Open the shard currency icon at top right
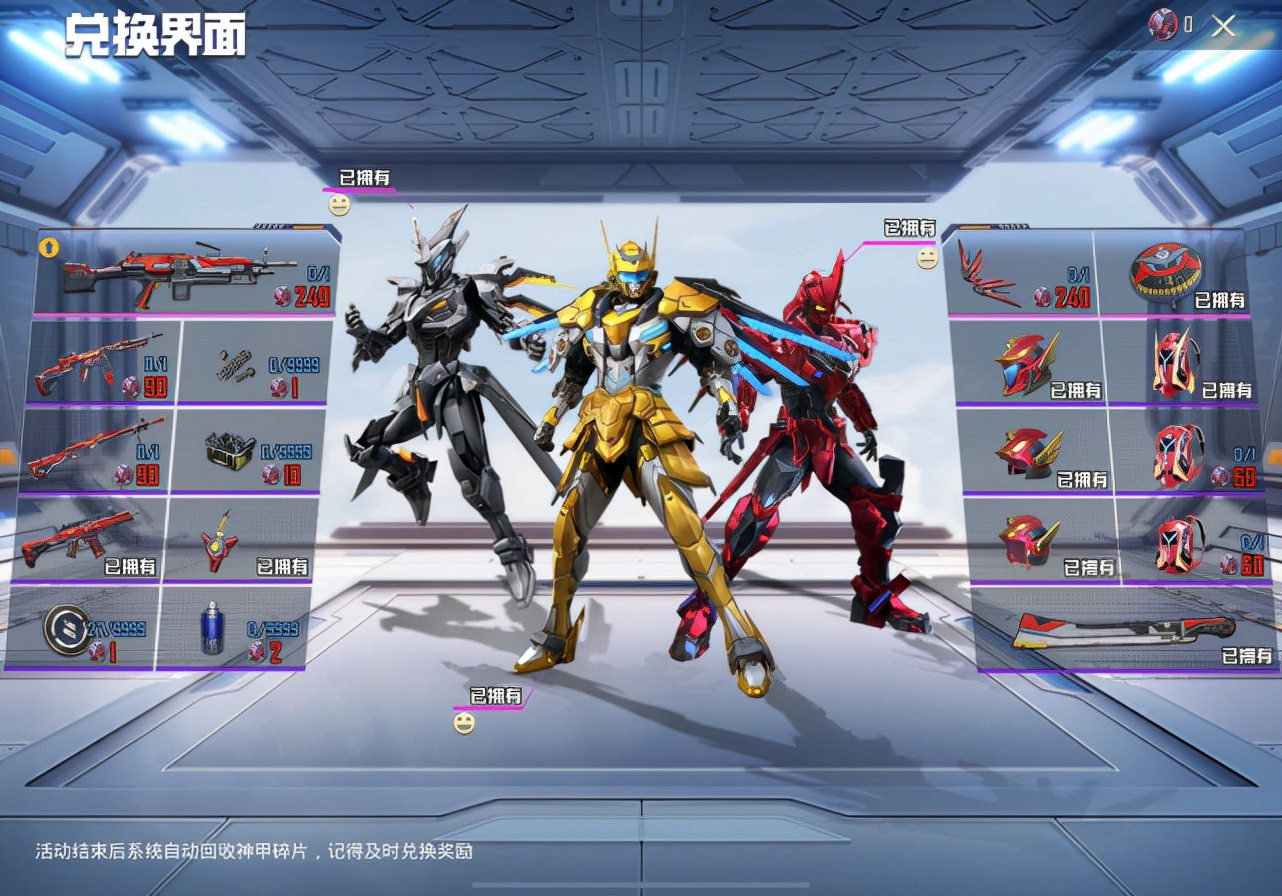This screenshot has width=1282, height=896. point(1162,24)
